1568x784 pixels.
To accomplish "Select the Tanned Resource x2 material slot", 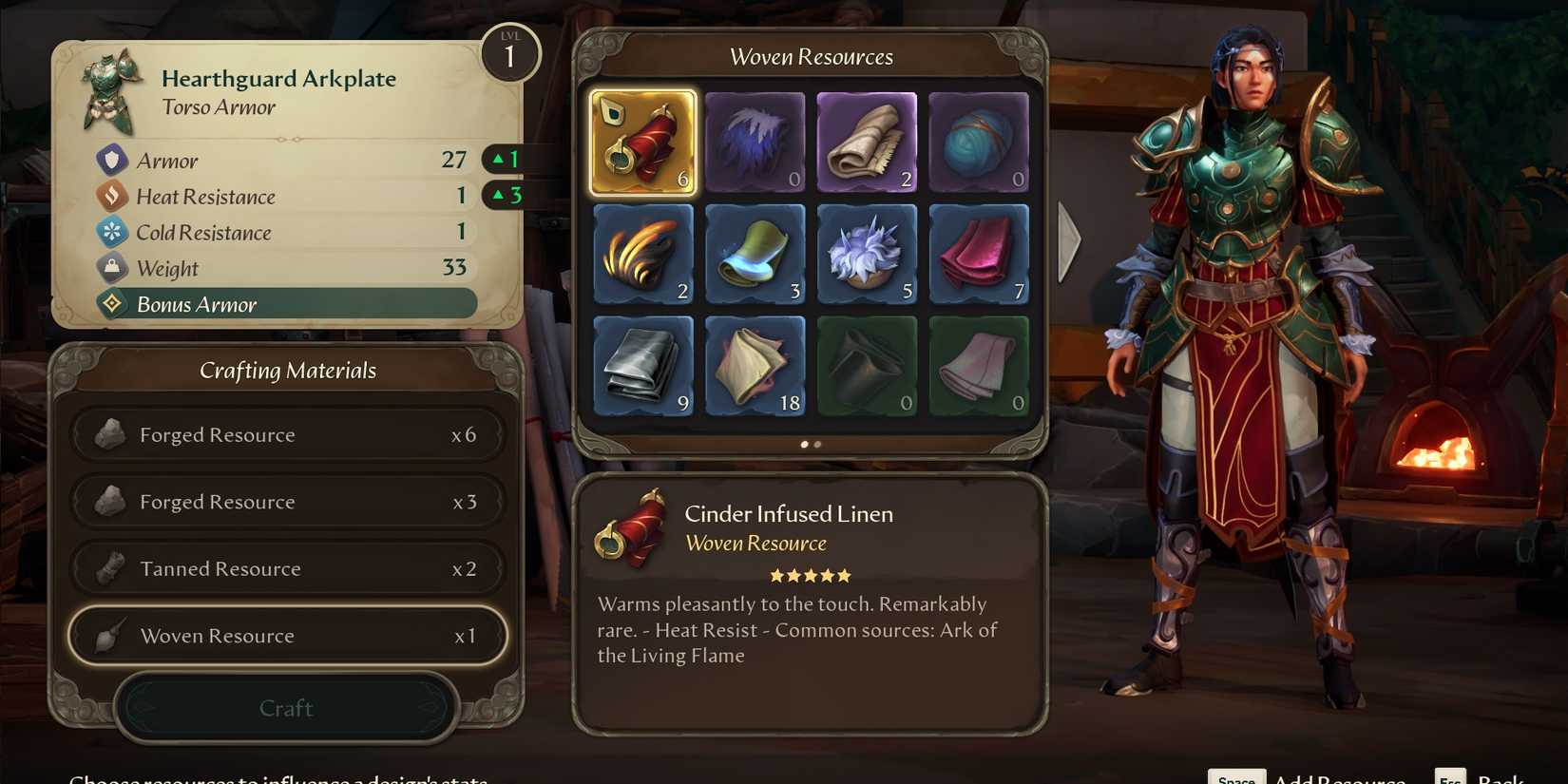I will coord(287,568).
